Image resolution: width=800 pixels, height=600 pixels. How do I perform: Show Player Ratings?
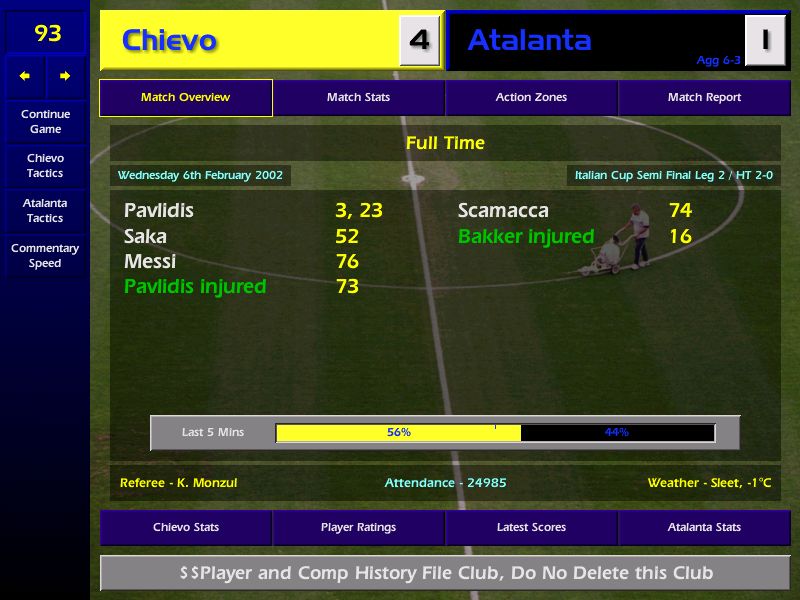[358, 527]
